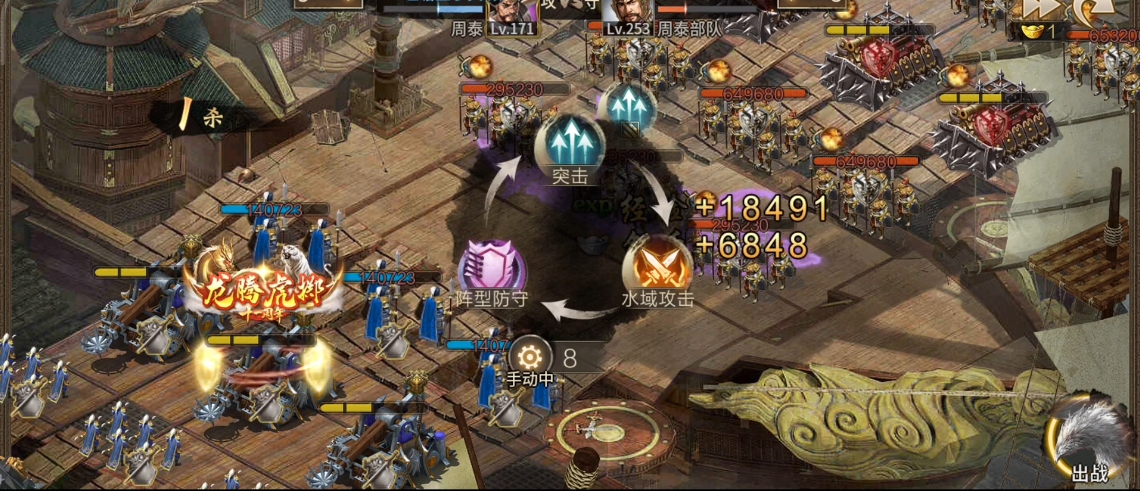
Task: Activate the 阵型防守 formation defense tactic
Action: [x=491, y=270]
